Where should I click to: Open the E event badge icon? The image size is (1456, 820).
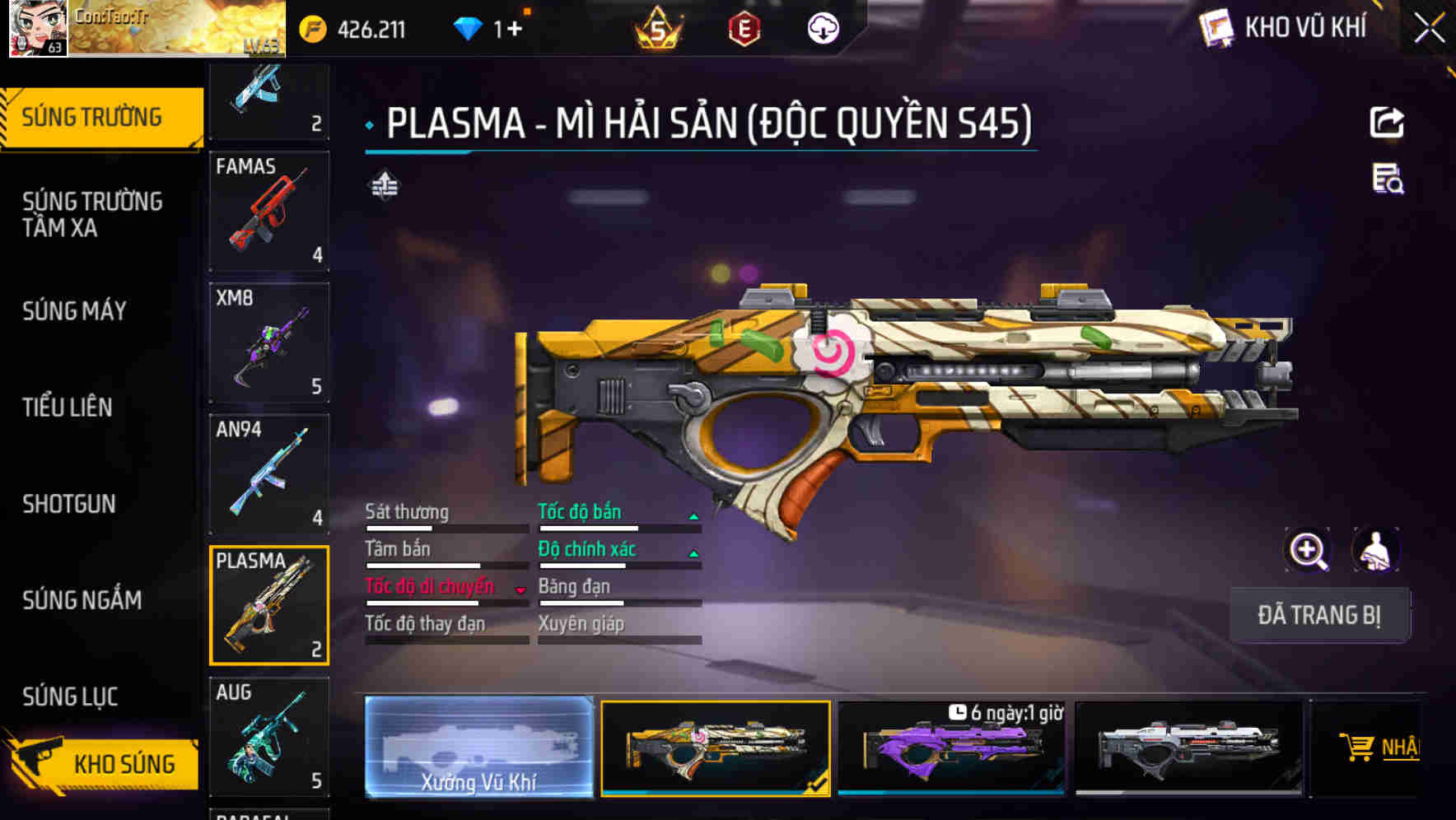742,27
